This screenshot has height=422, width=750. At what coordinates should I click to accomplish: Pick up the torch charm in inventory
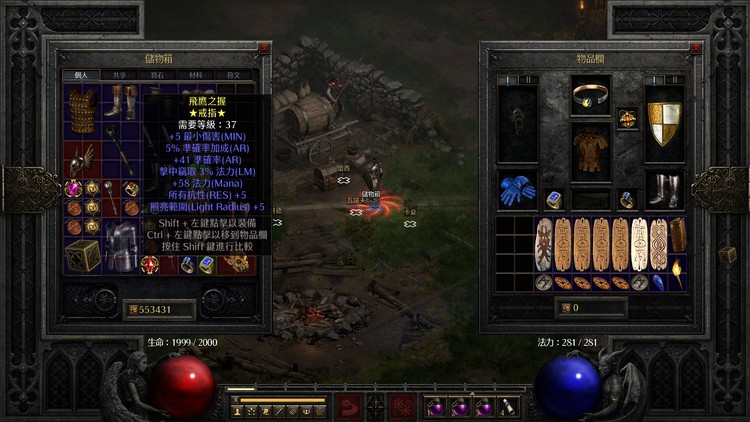pos(677,271)
